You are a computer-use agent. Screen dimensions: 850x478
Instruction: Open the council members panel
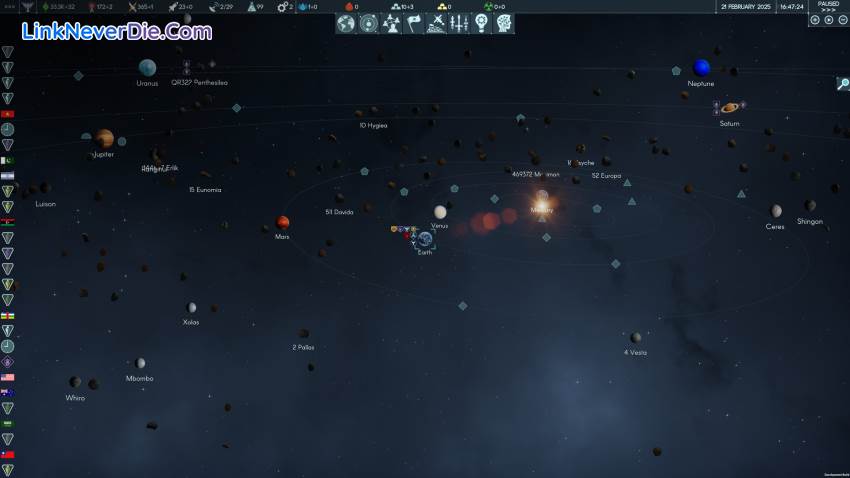[x=391, y=23]
